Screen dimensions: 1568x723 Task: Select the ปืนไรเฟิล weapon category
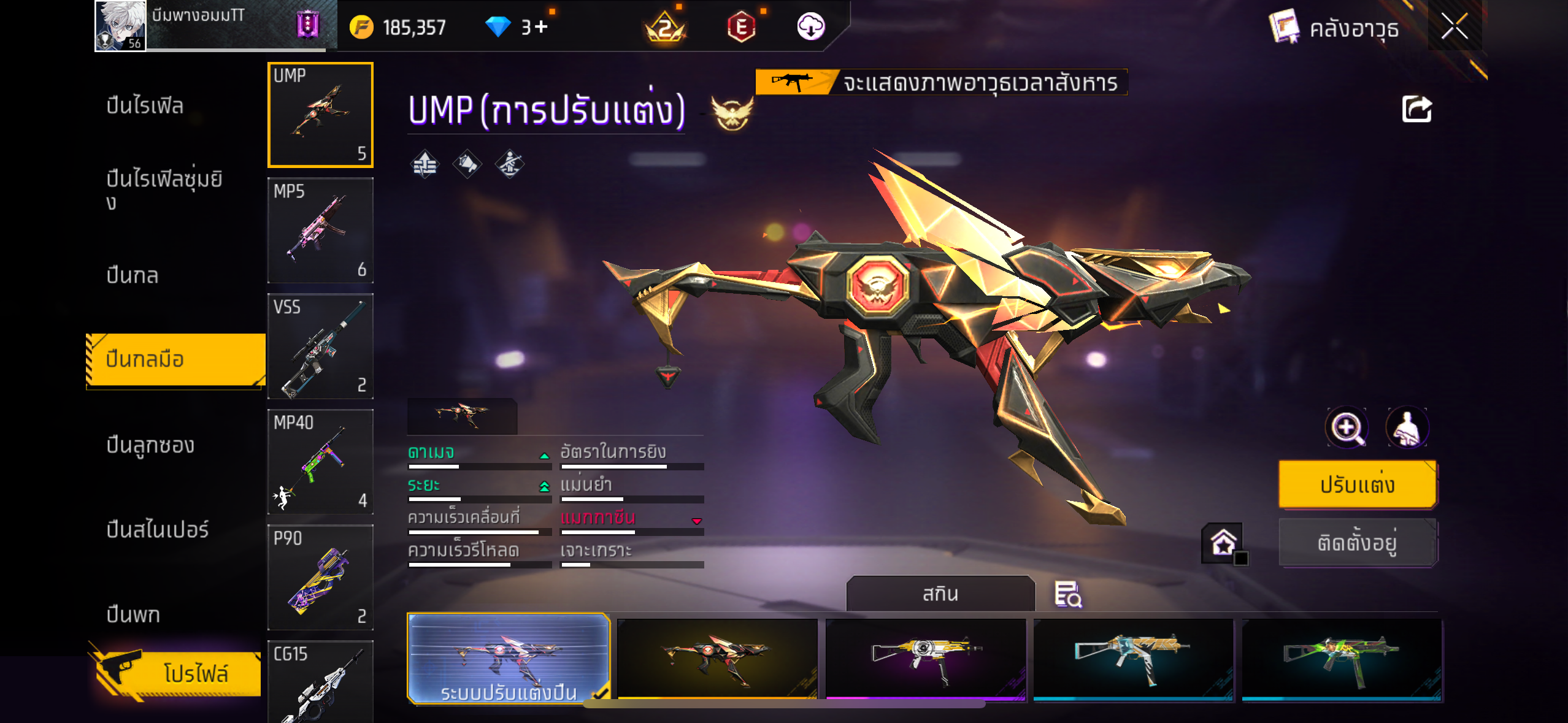click(145, 105)
